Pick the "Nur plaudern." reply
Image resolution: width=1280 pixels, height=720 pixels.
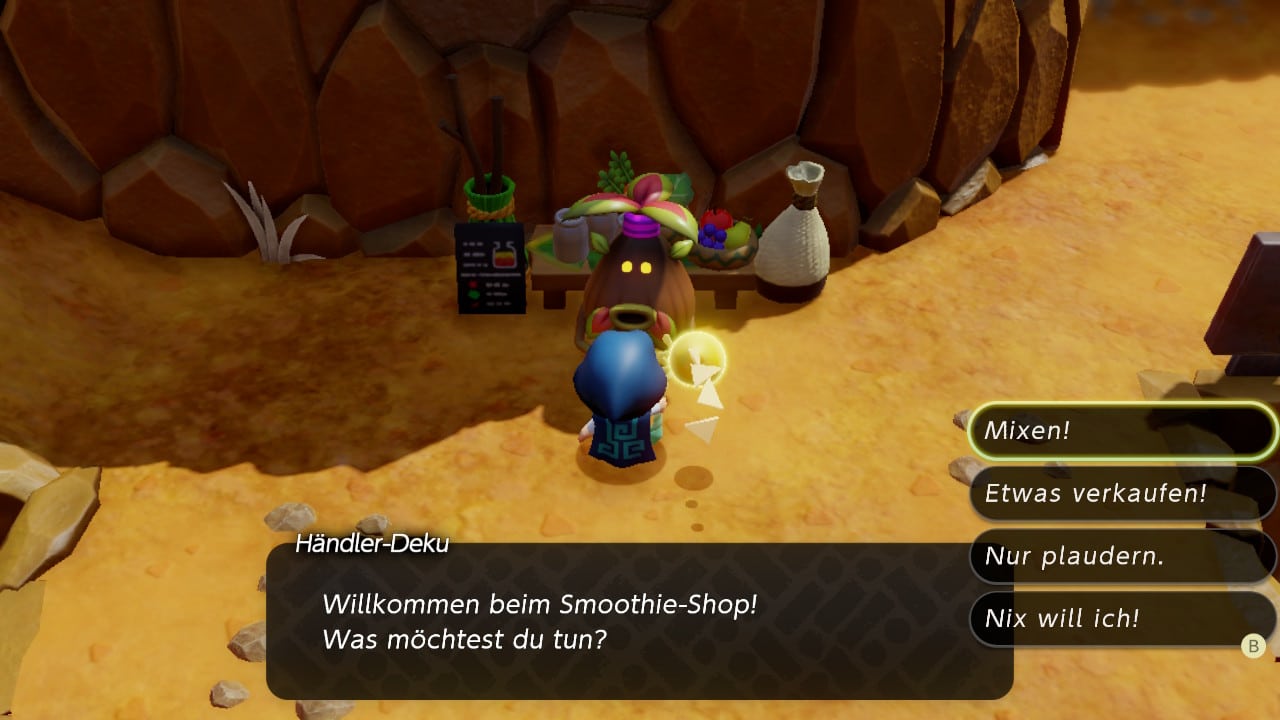pyautogui.click(x=1120, y=556)
